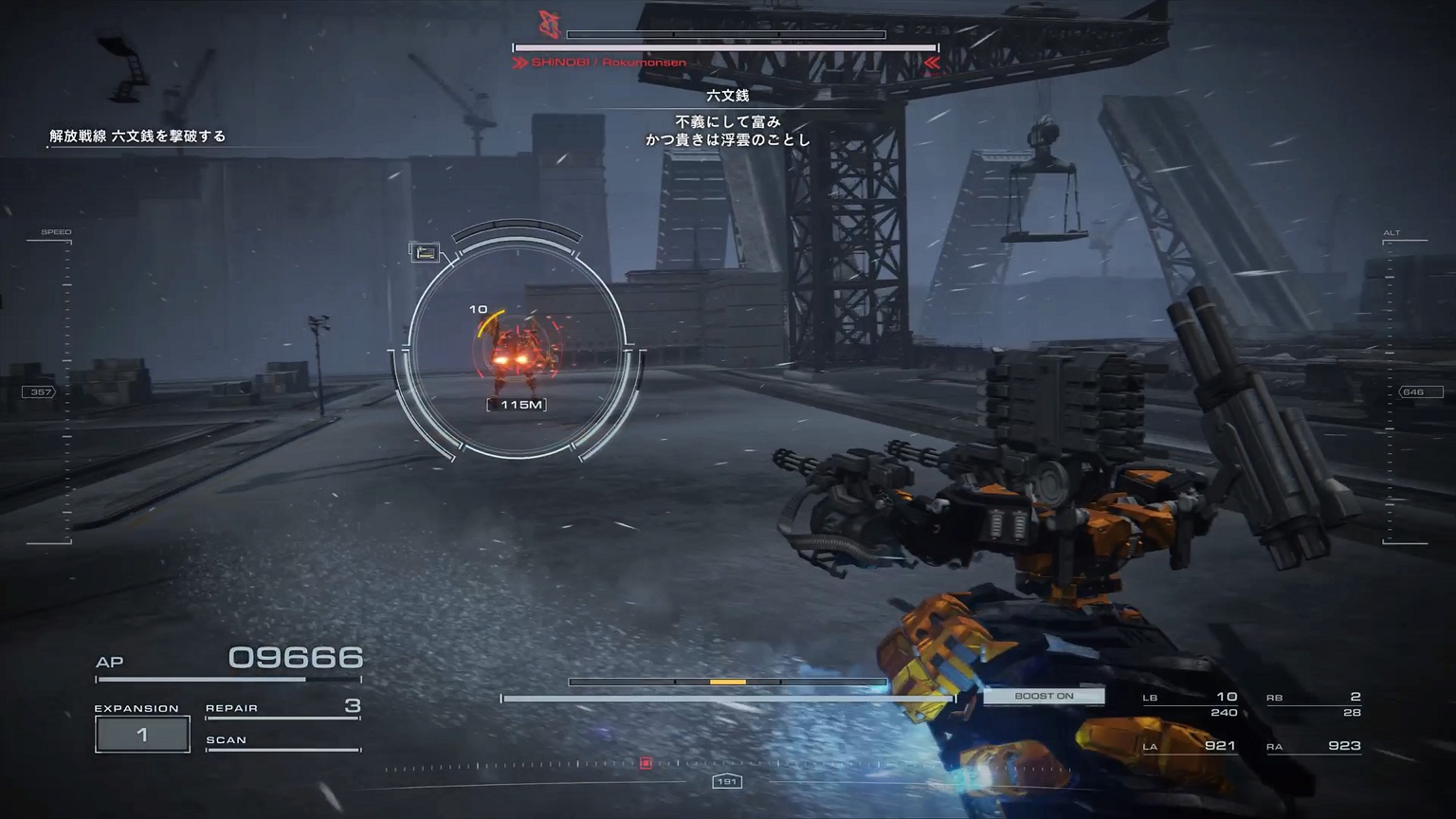Click the red double-chevron left of SHiNOBI name

[519, 61]
